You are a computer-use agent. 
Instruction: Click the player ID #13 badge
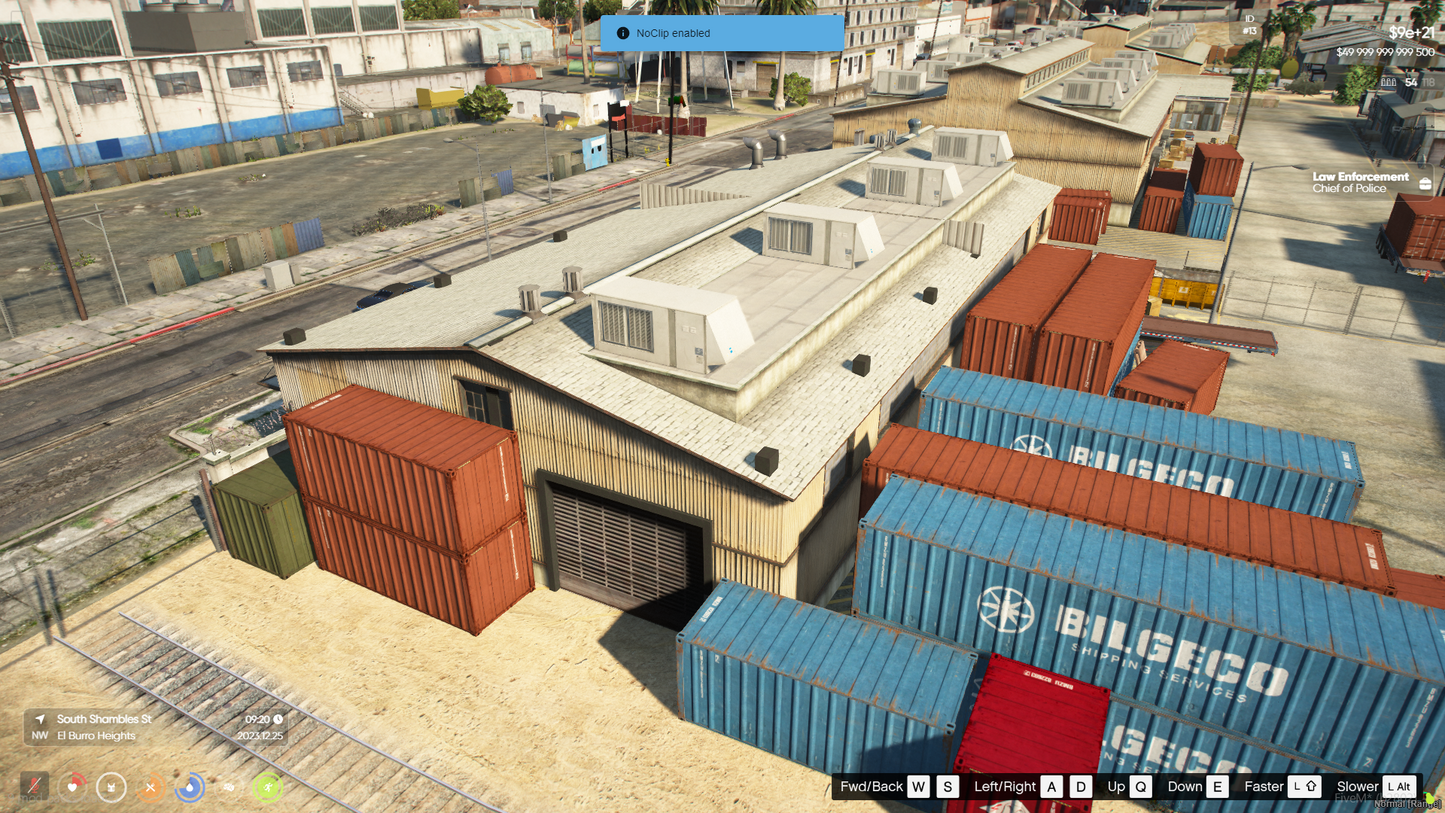[x=1249, y=25]
